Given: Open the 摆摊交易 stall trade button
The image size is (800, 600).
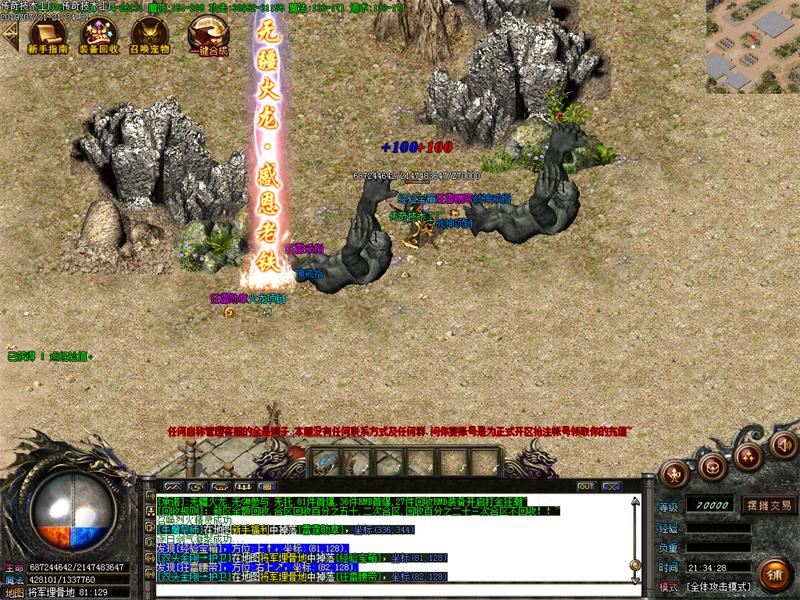Looking at the screenshot, I should [766, 506].
